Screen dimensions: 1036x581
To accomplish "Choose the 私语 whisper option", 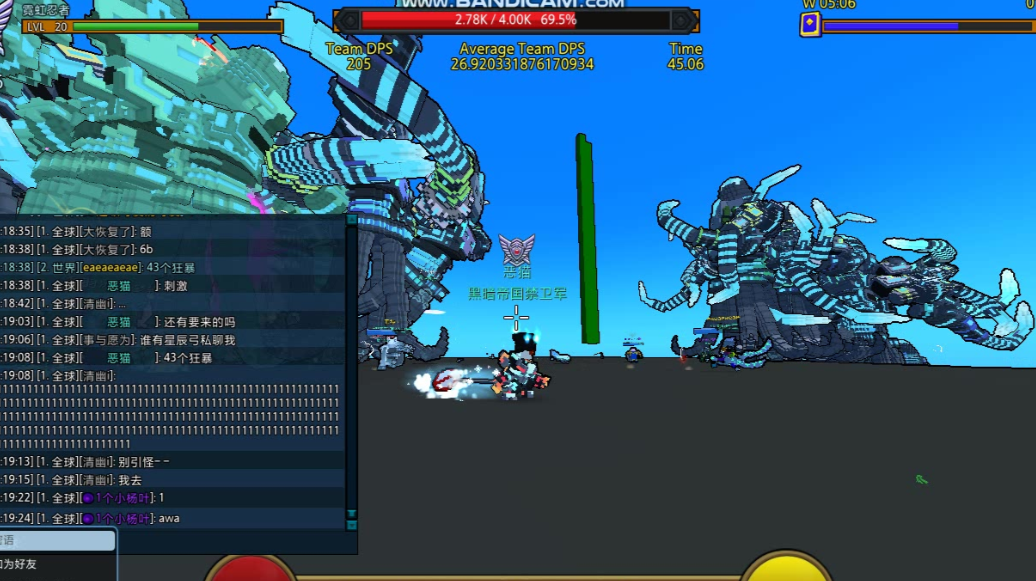I will (x=50, y=541).
